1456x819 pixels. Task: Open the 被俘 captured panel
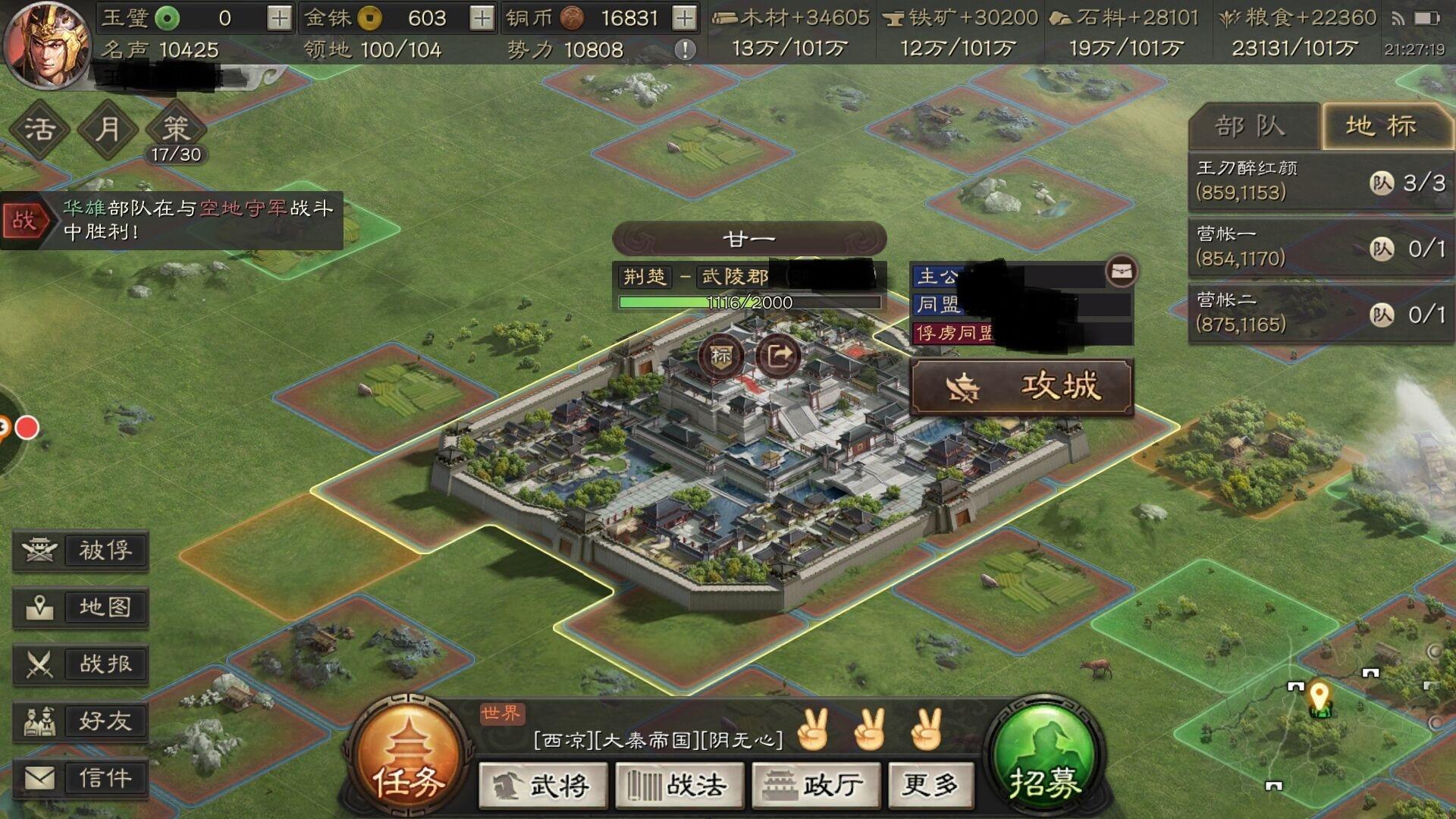click(80, 551)
